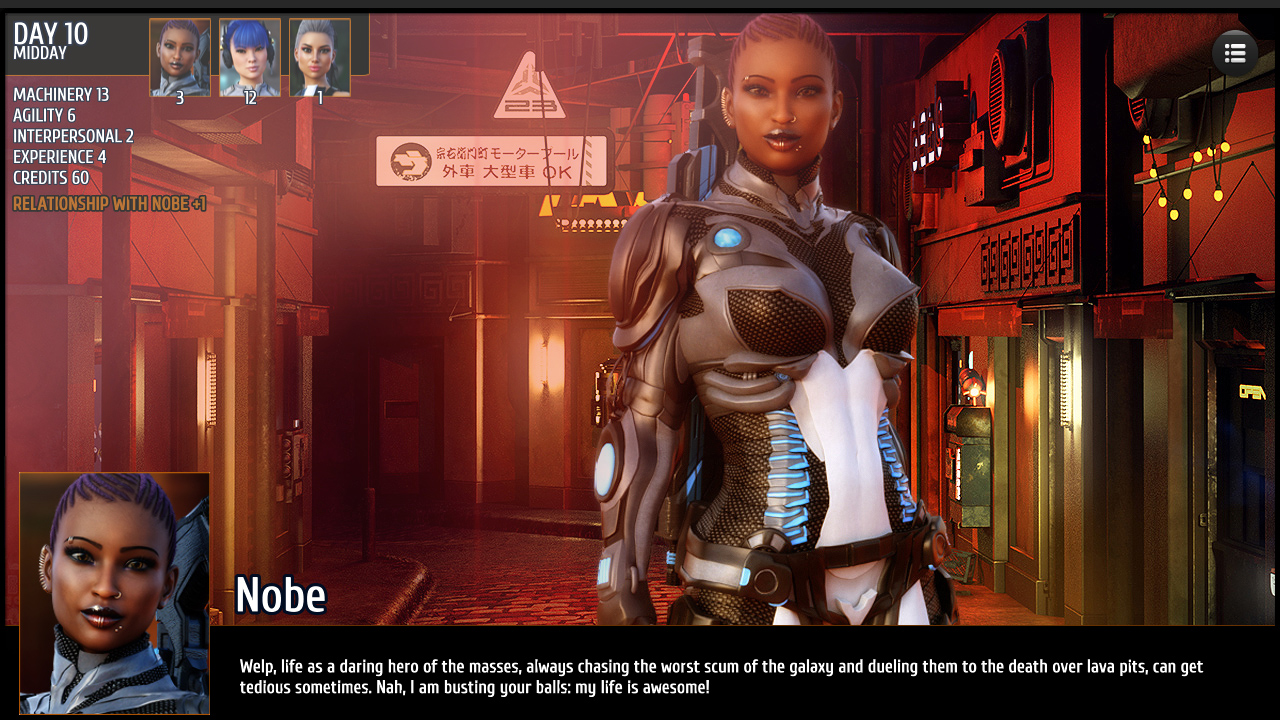Advance Nobe's dialogue text
This screenshot has width=1280, height=720.
720,677
